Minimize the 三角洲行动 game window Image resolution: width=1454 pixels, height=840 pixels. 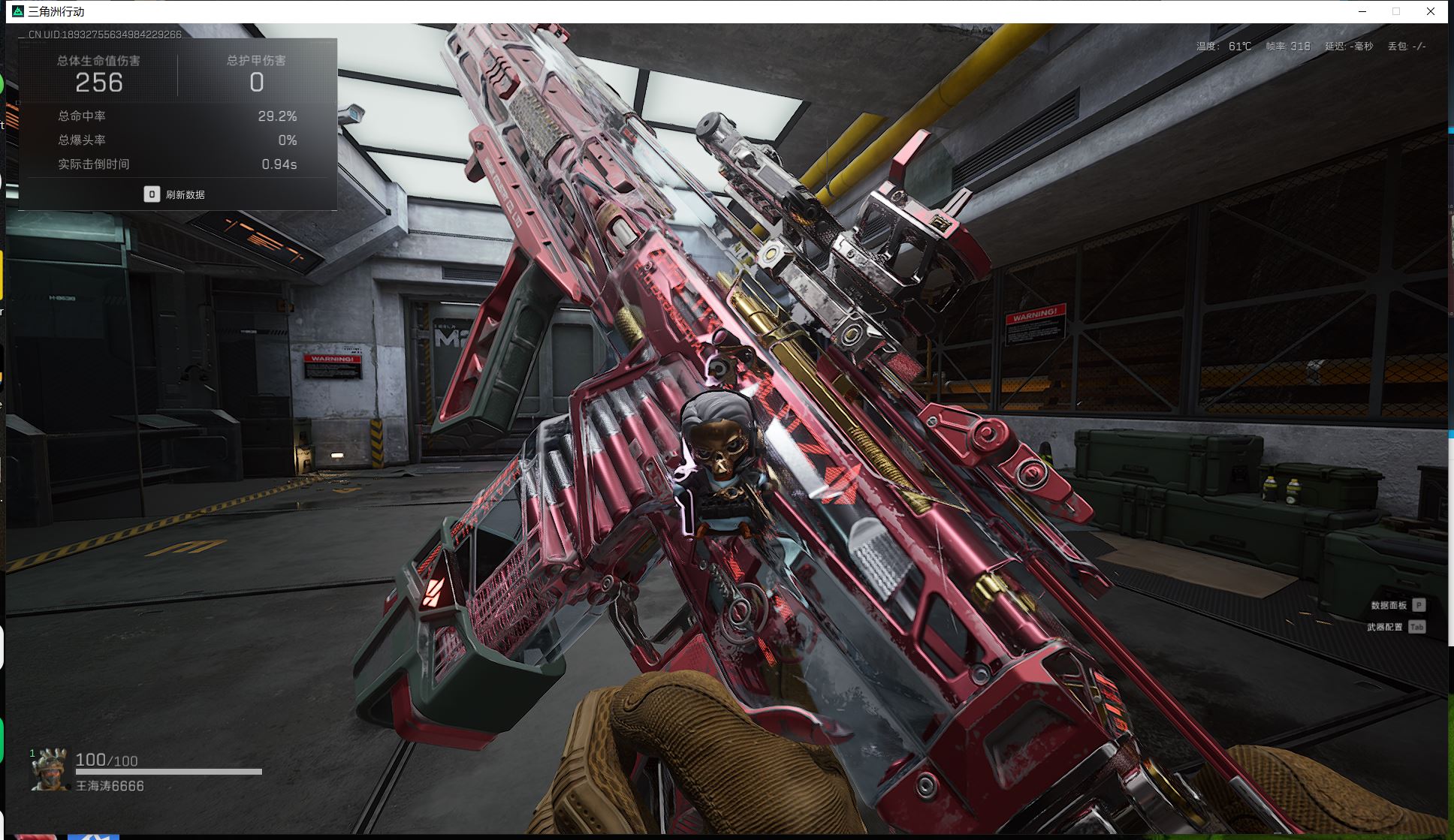click(x=1362, y=11)
